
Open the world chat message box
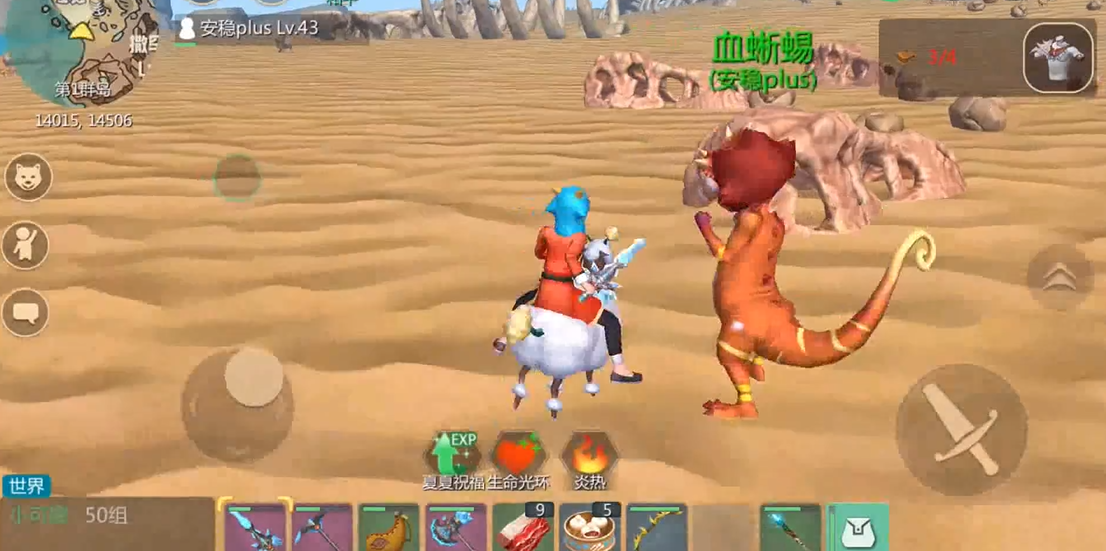(x=108, y=516)
